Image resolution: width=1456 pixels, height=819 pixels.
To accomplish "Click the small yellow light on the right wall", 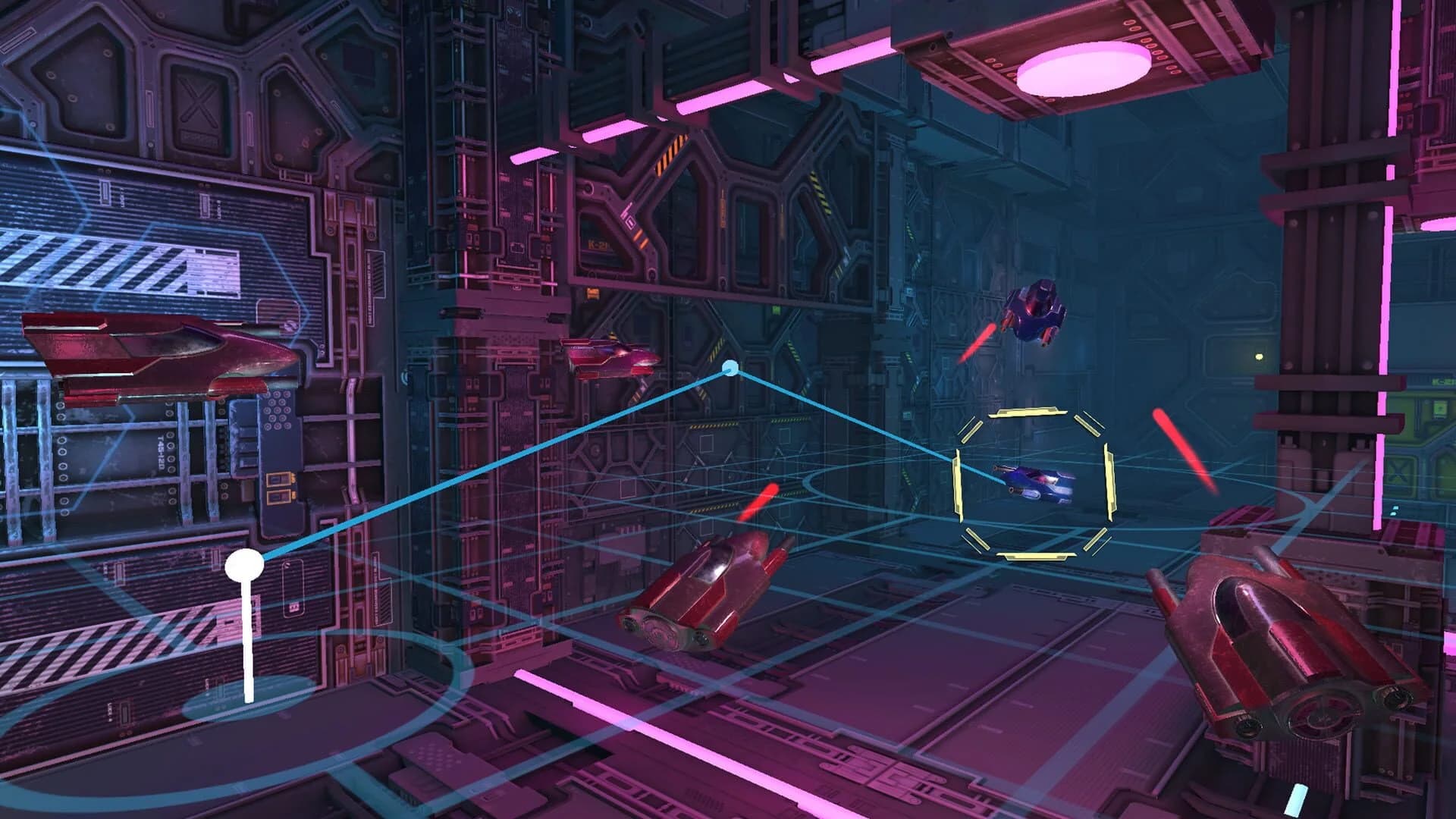I will point(1258,356).
